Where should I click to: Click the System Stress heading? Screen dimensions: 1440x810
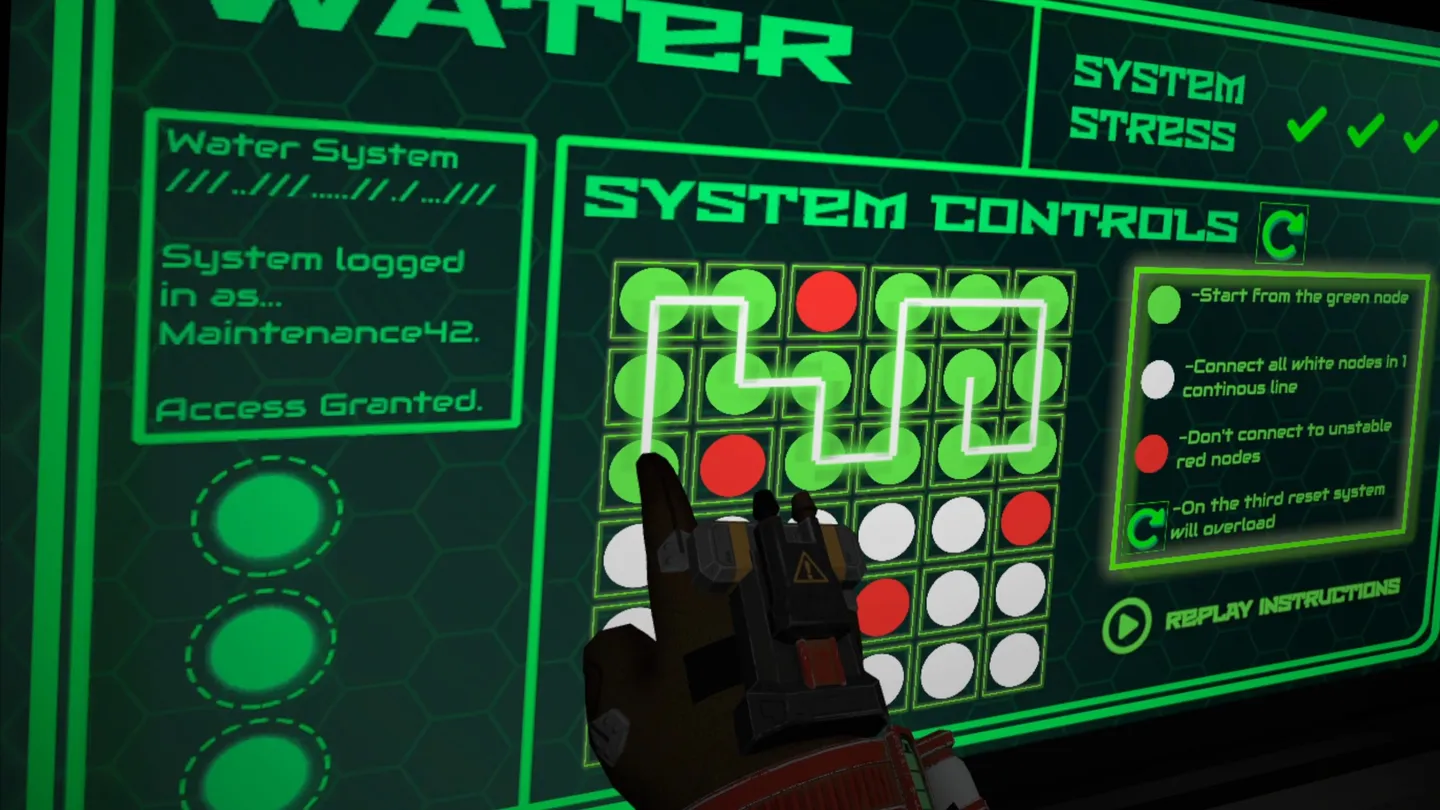[x=1158, y=103]
